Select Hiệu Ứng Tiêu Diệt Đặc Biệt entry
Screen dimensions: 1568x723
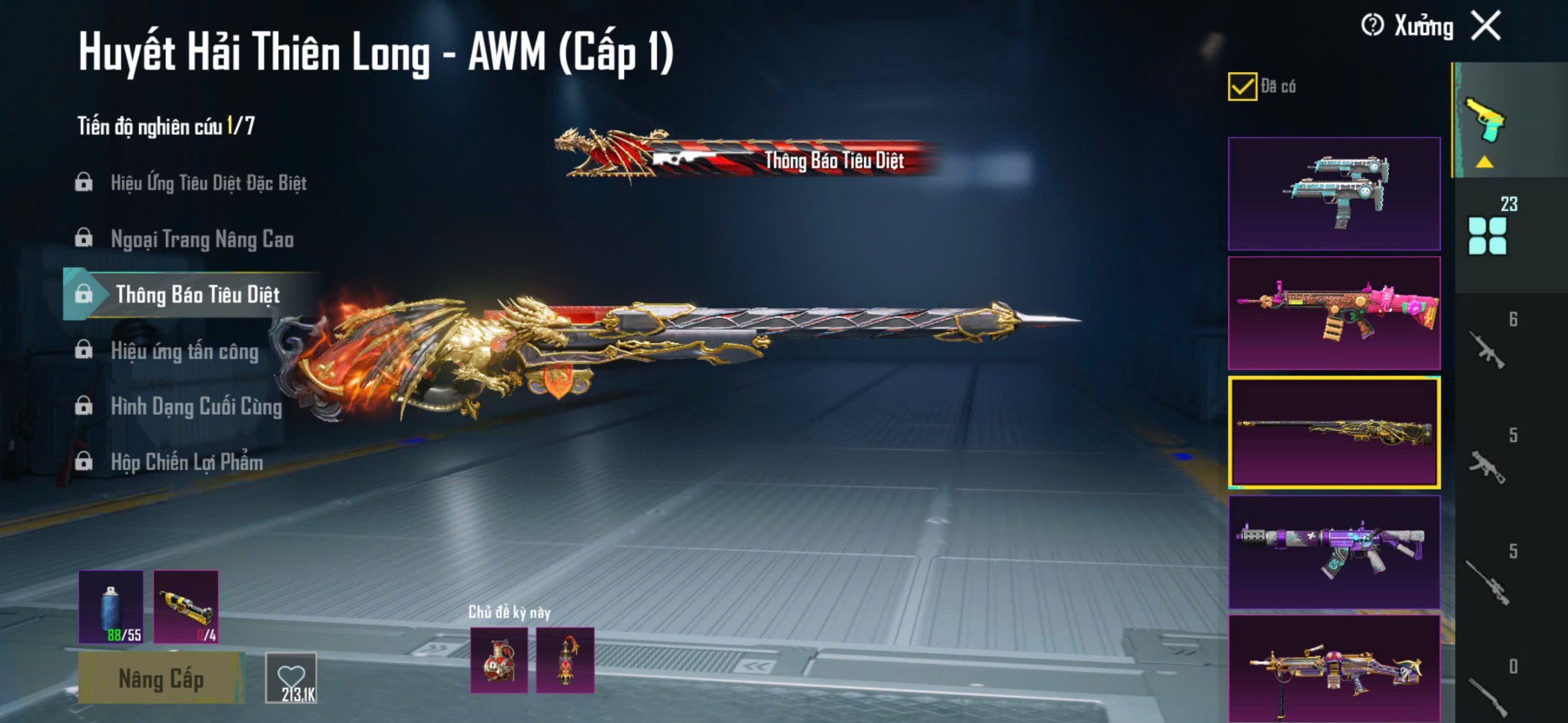pyautogui.click(x=208, y=182)
